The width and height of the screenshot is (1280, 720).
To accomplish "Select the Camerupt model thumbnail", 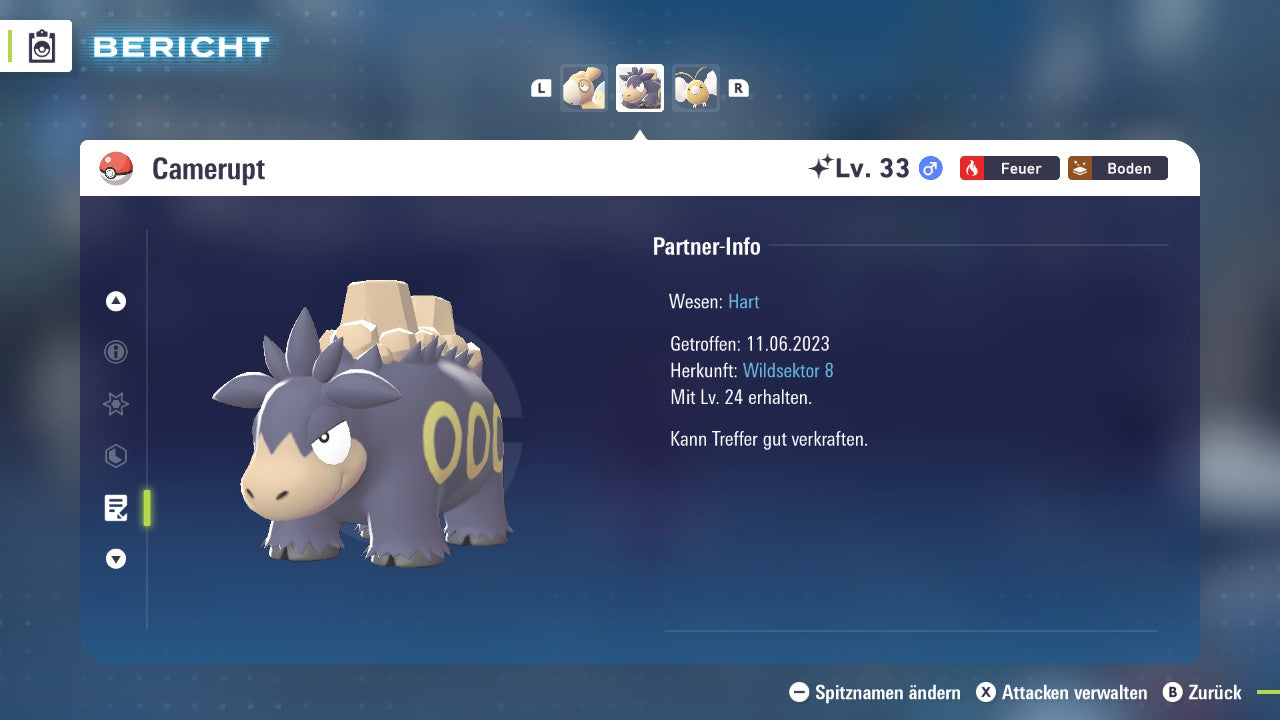I will (640, 87).
